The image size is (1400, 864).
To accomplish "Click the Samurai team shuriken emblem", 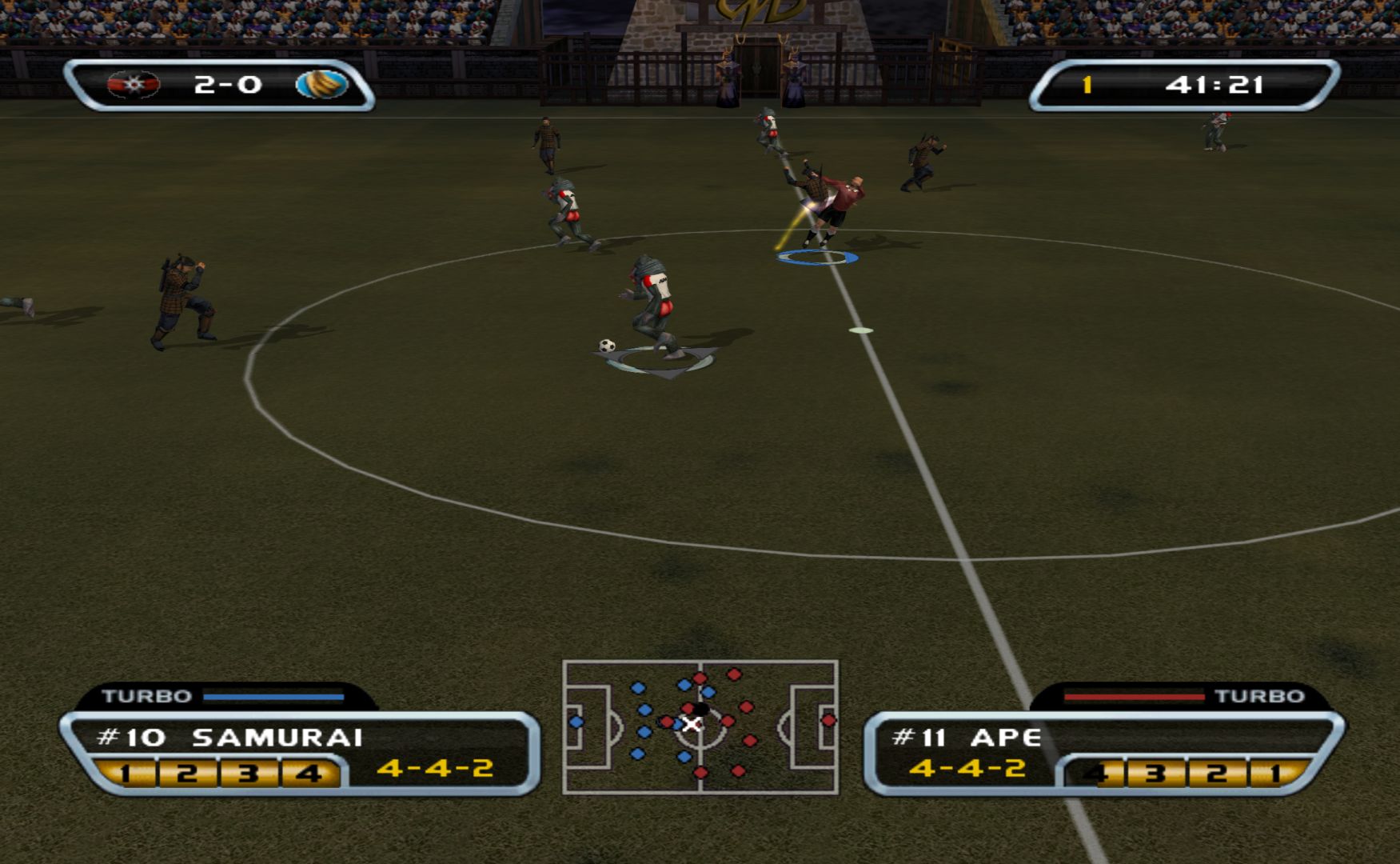I will (134, 84).
